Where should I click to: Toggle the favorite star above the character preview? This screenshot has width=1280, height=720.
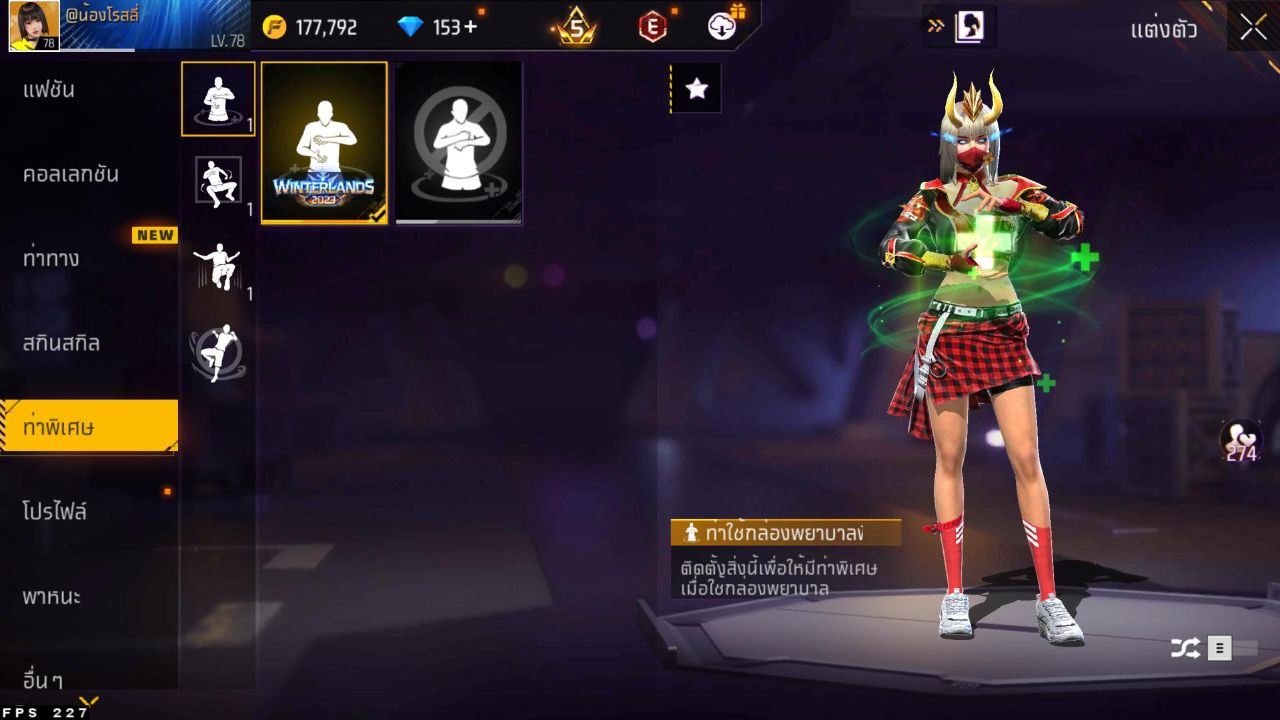click(x=696, y=88)
